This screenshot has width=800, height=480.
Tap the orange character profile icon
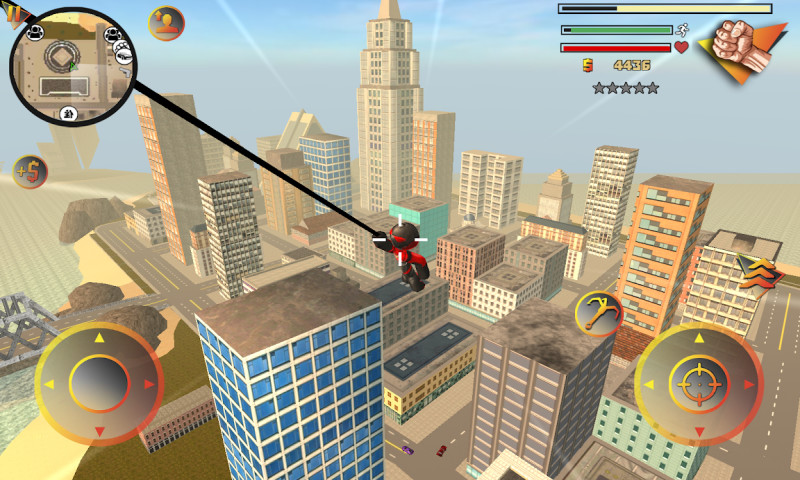click(165, 22)
